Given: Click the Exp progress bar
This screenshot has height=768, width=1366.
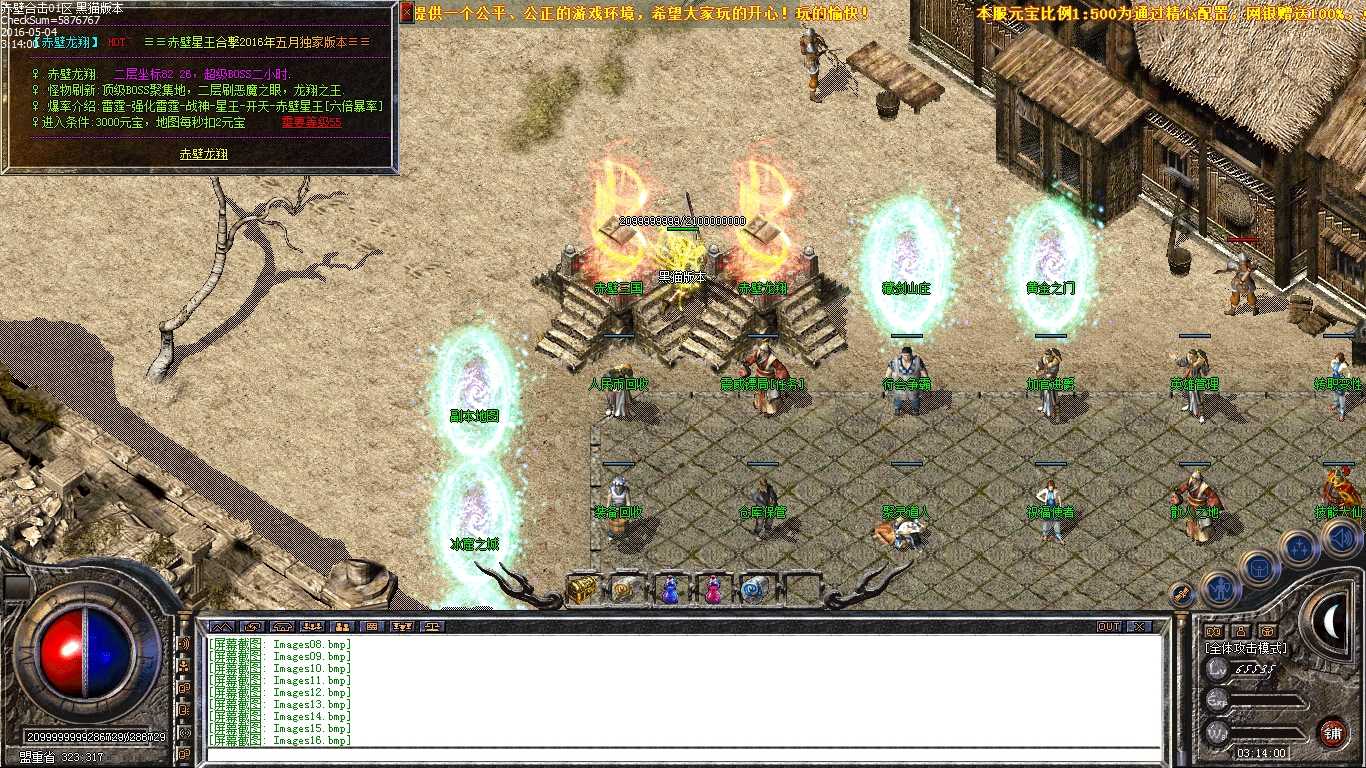Looking at the screenshot, I should (x=1264, y=700).
